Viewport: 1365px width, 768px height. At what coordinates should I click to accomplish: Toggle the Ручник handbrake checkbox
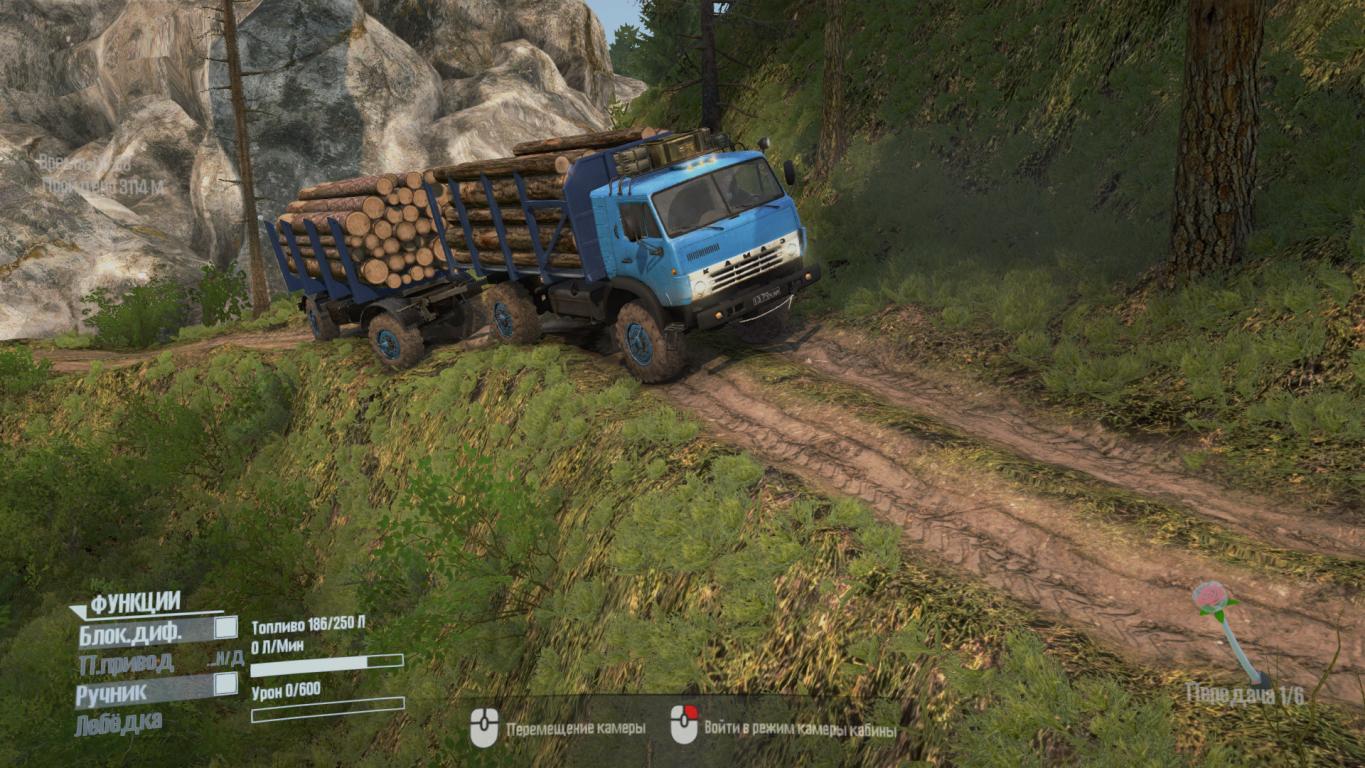[226, 684]
